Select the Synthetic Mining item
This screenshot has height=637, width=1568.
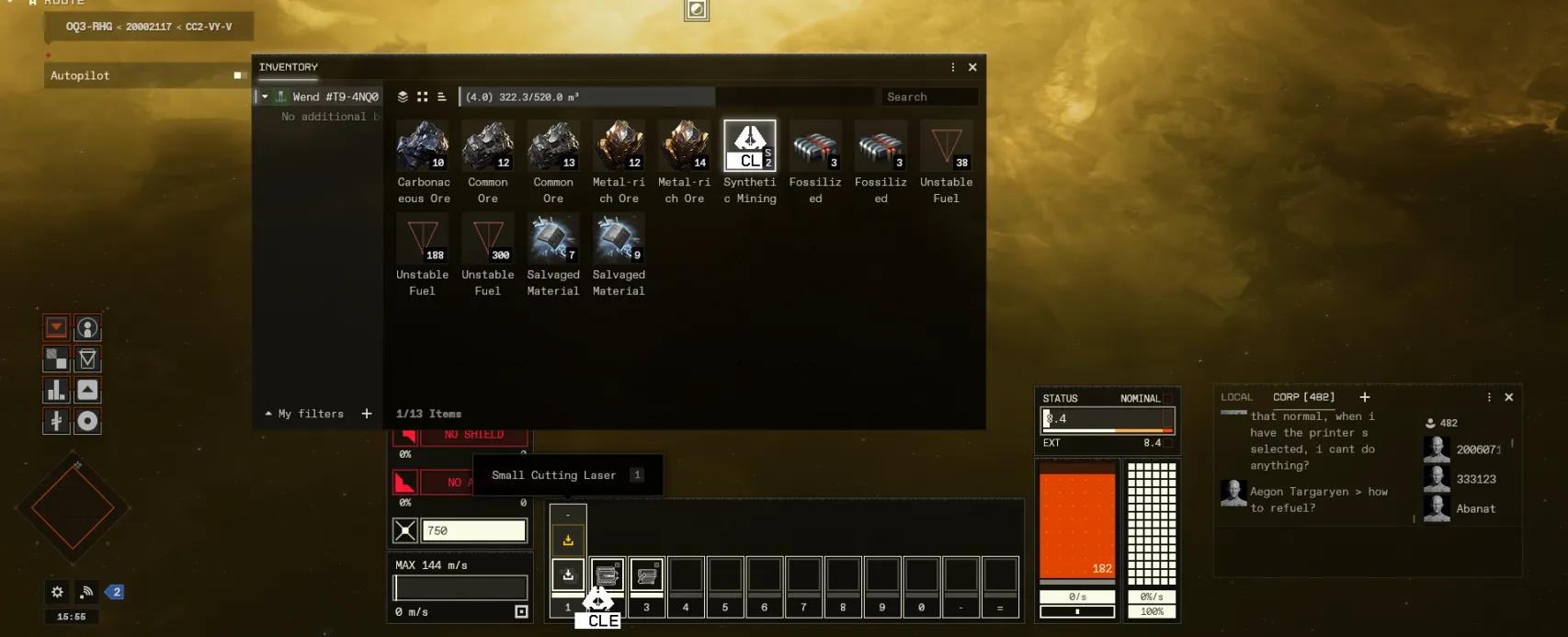(749, 147)
